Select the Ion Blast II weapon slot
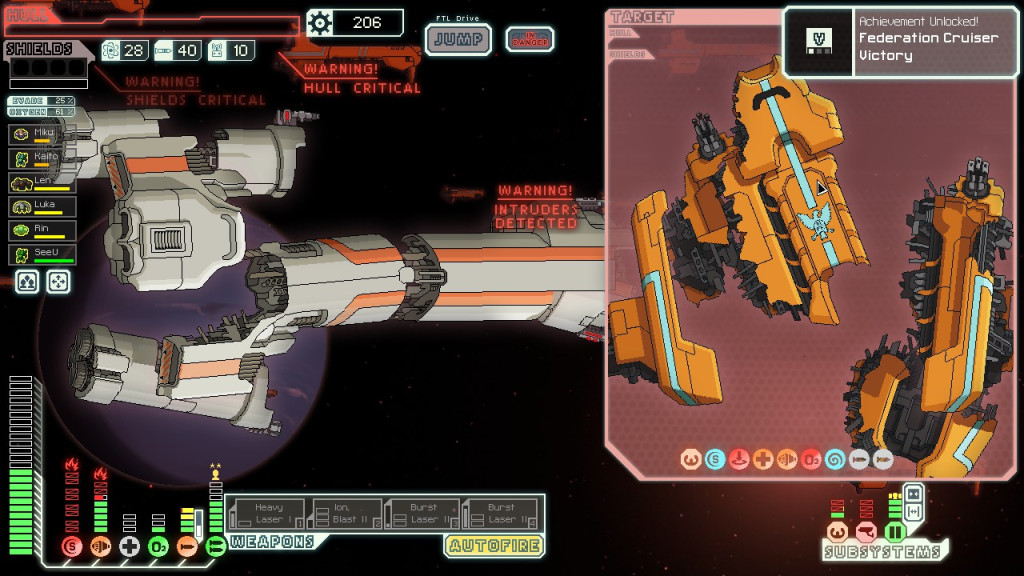The image size is (1024, 576). [x=346, y=514]
